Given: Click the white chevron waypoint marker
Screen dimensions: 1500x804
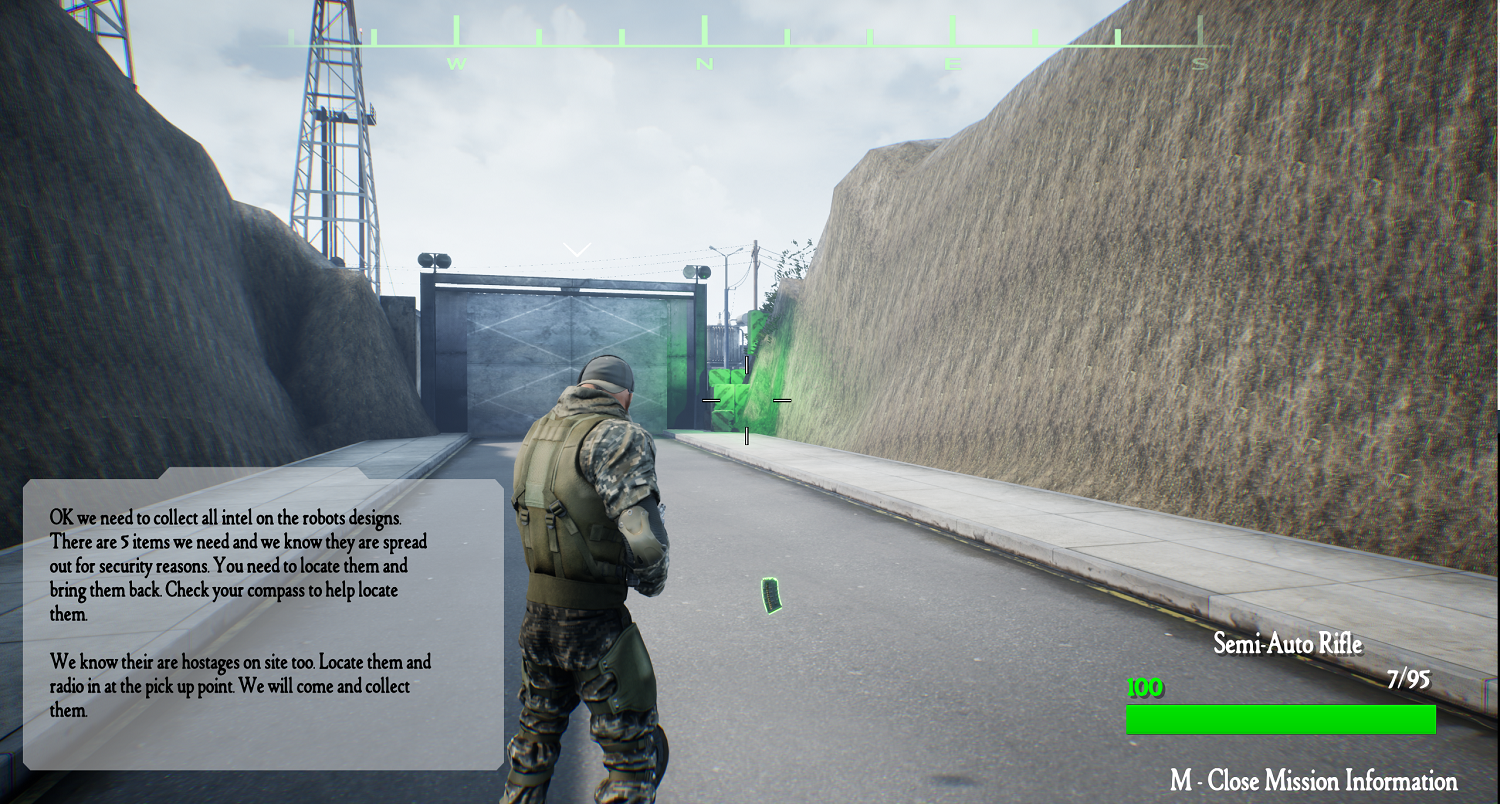Looking at the screenshot, I should [577, 249].
